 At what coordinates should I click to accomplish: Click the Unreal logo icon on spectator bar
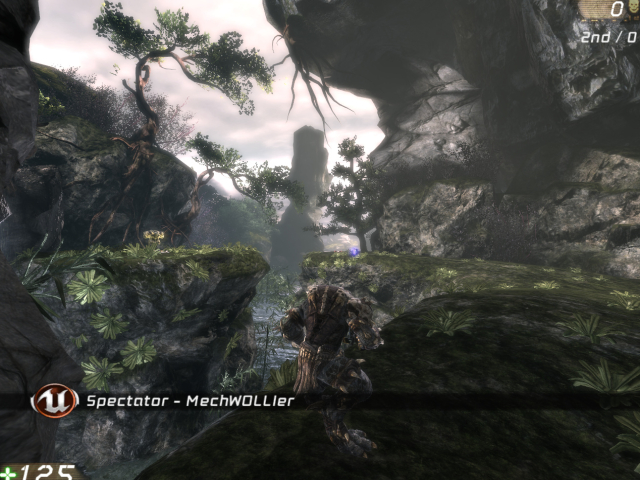(x=54, y=400)
